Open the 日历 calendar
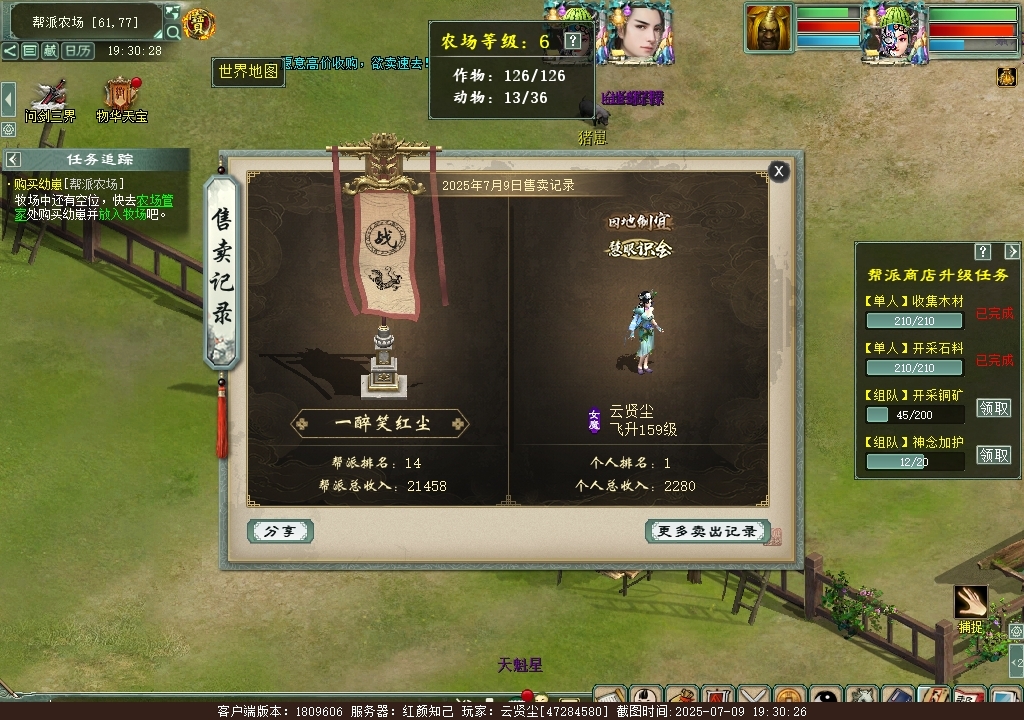The height and width of the screenshot is (720, 1024). pyautogui.click(x=77, y=50)
